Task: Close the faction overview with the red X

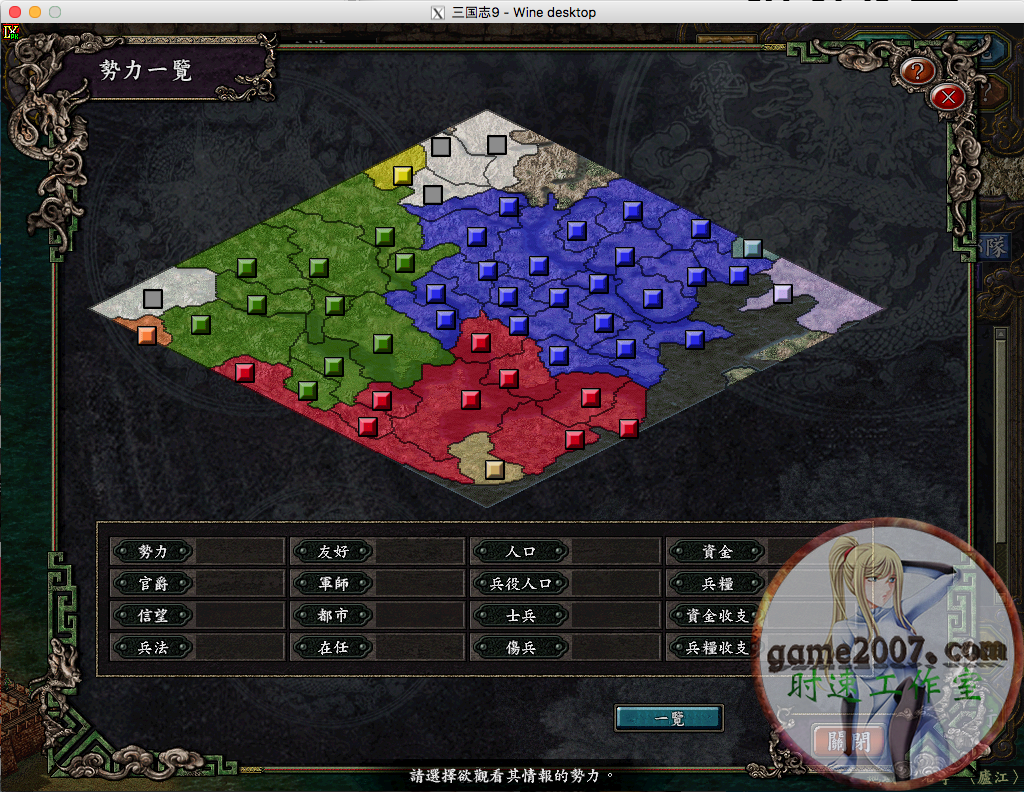Action: click(x=948, y=97)
